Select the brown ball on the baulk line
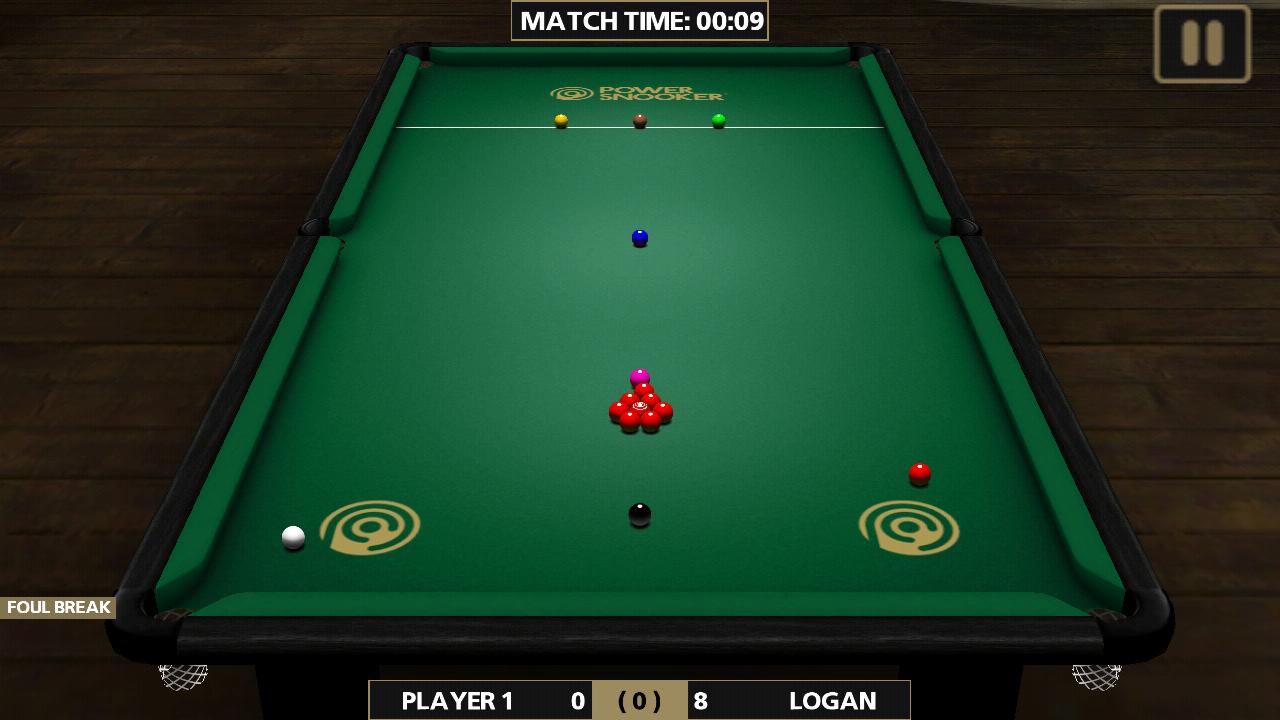1280x720 pixels. click(x=638, y=119)
